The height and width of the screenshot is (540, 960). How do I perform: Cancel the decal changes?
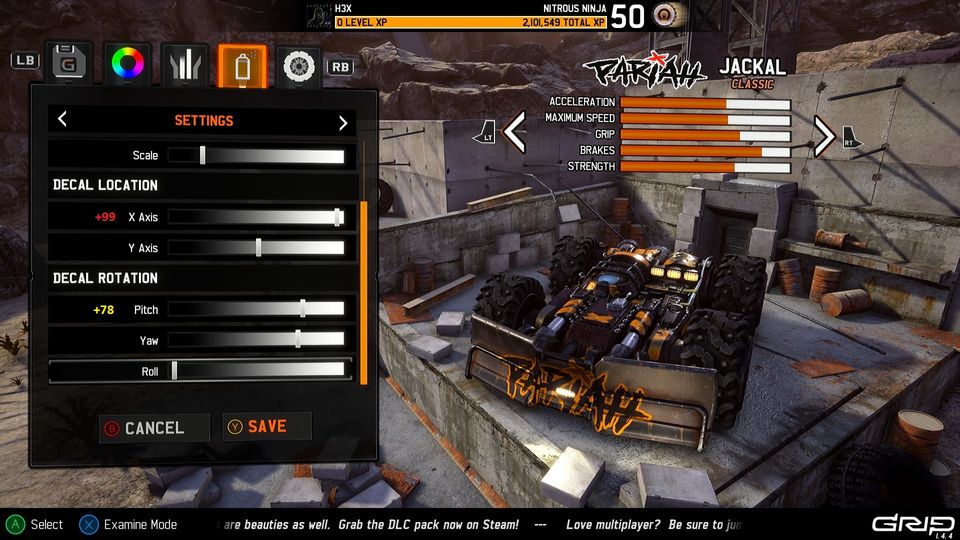[x=154, y=428]
